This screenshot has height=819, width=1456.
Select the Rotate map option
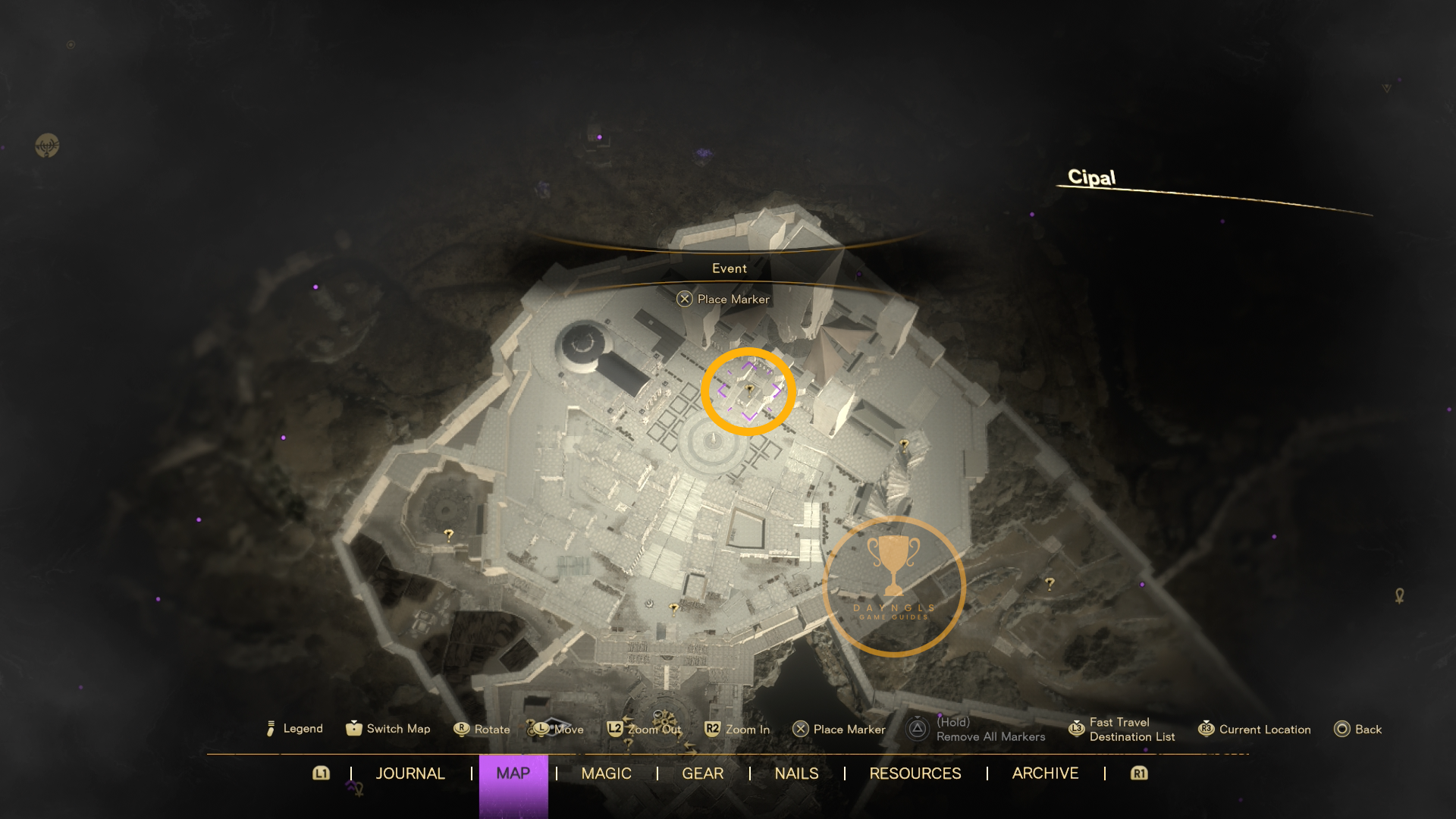click(x=482, y=730)
